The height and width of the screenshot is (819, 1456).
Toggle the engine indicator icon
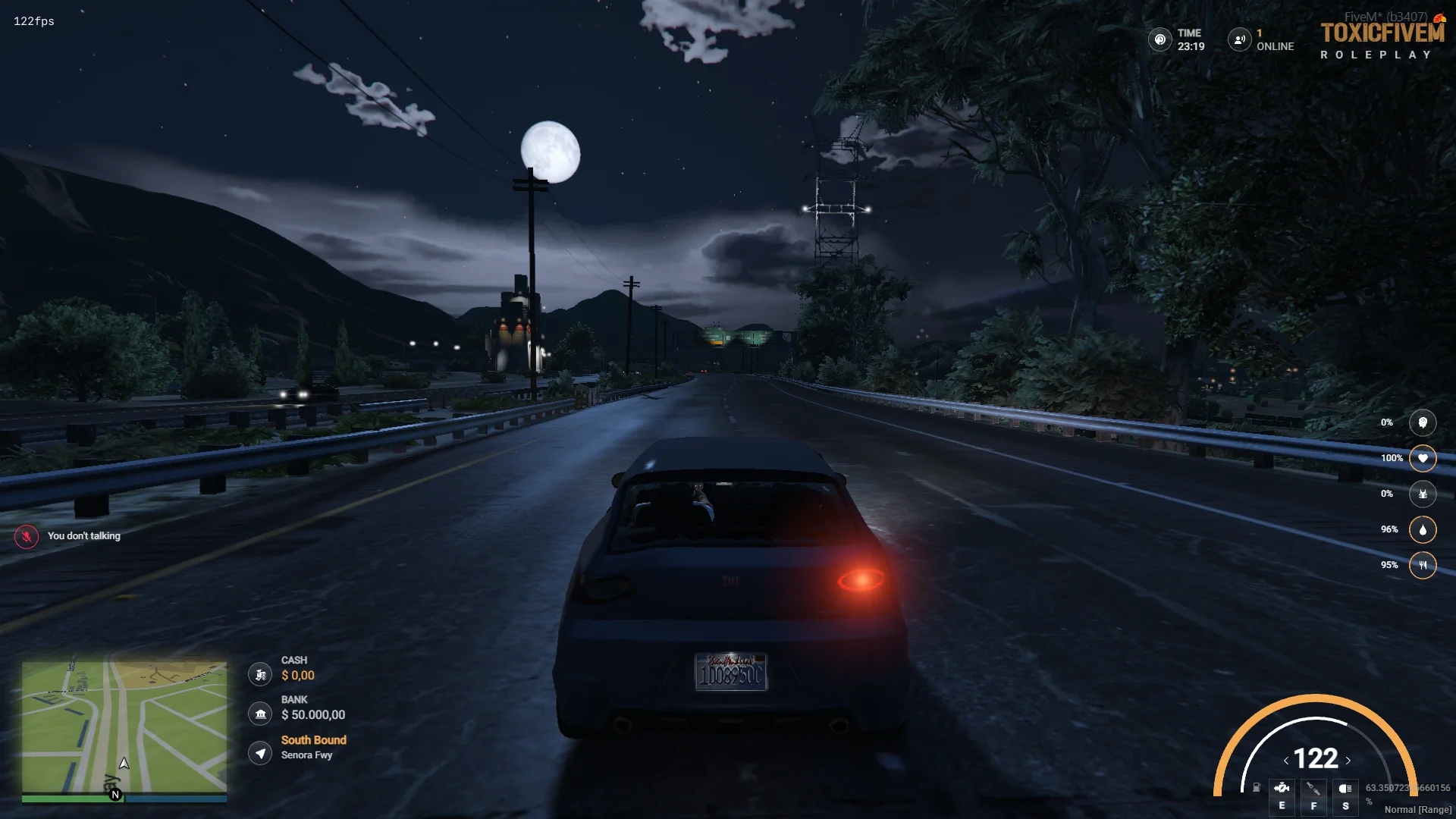1282,789
